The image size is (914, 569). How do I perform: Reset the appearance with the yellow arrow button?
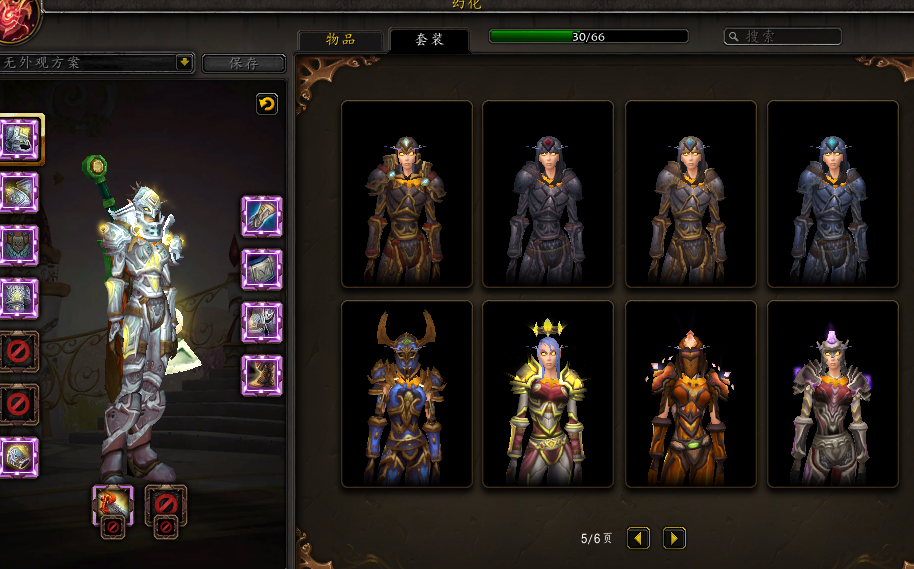coord(267,104)
